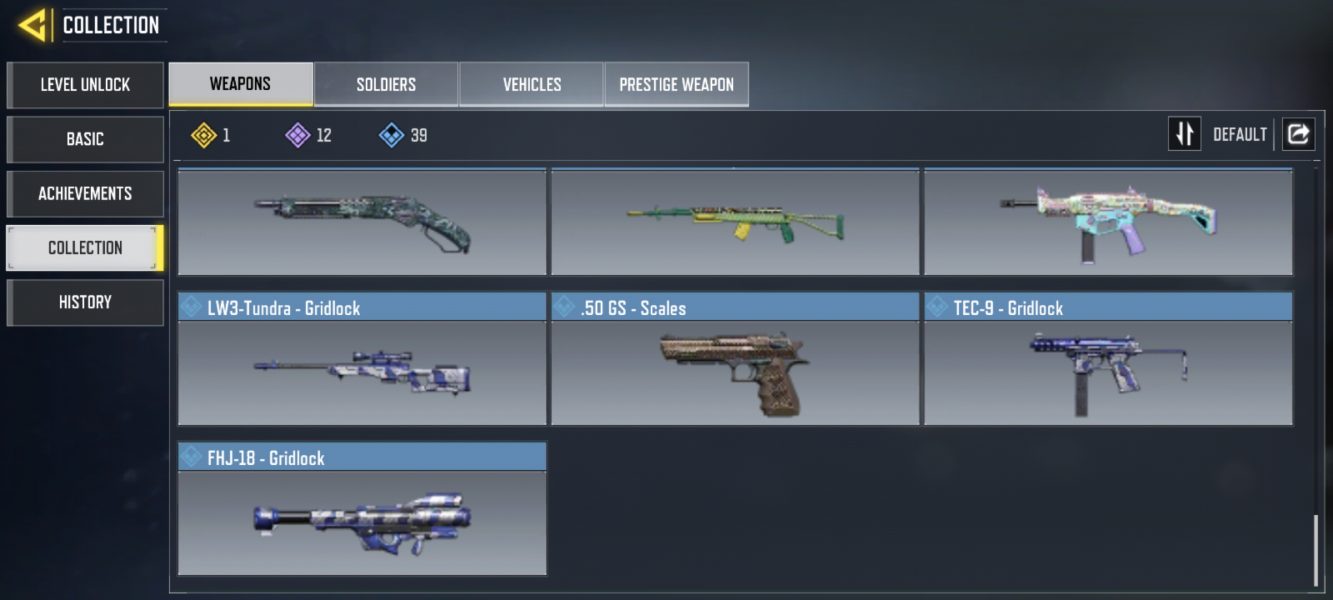The width and height of the screenshot is (1333, 600).
Task: Select the Basic menu entry
Action: click(85, 139)
